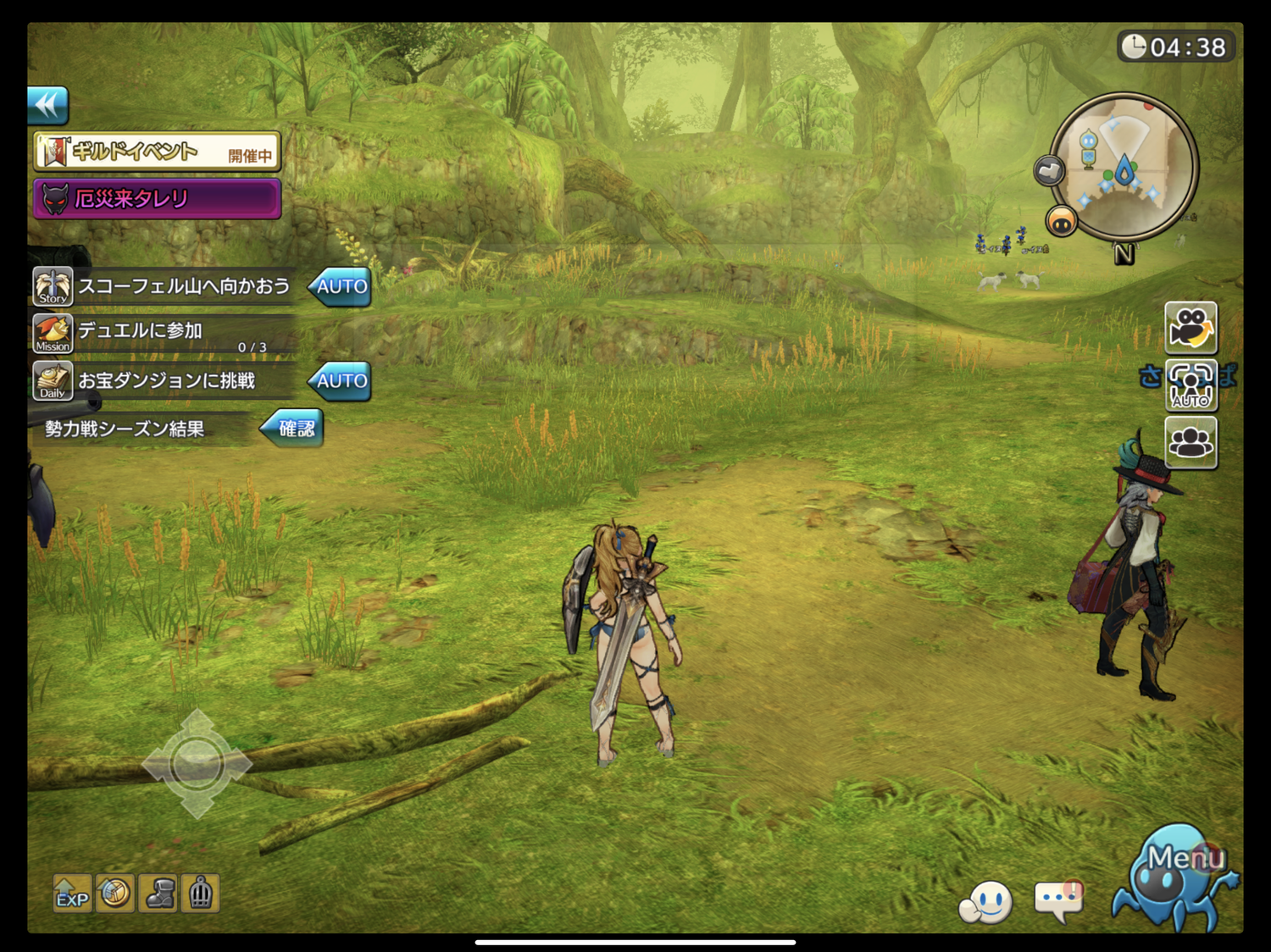Click the EXP boost icon
This screenshot has height=952, width=1271.
[x=72, y=894]
